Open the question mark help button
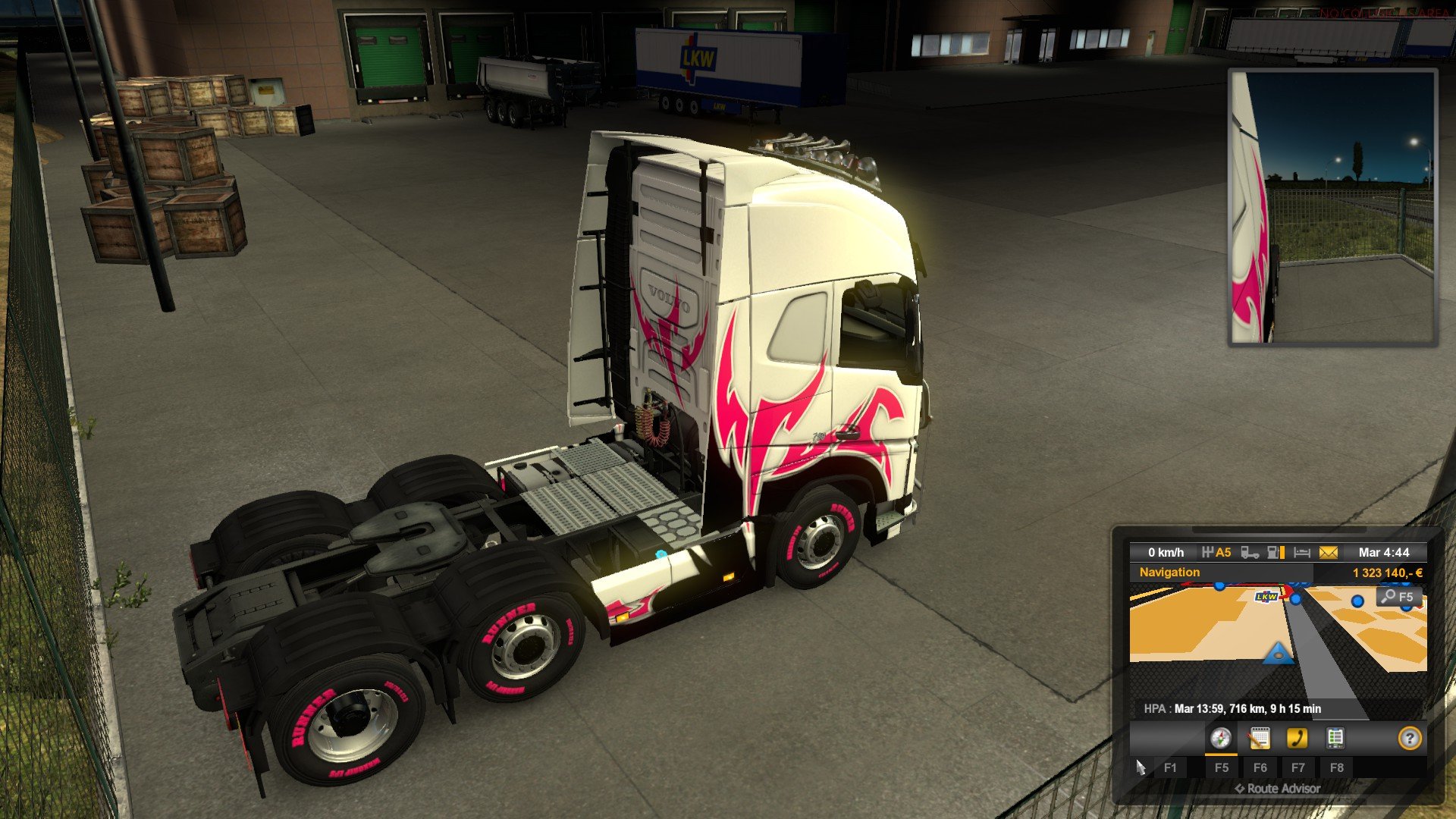Image resolution: width=1456 pixels, height=819 pixels. click(1409, 738)
